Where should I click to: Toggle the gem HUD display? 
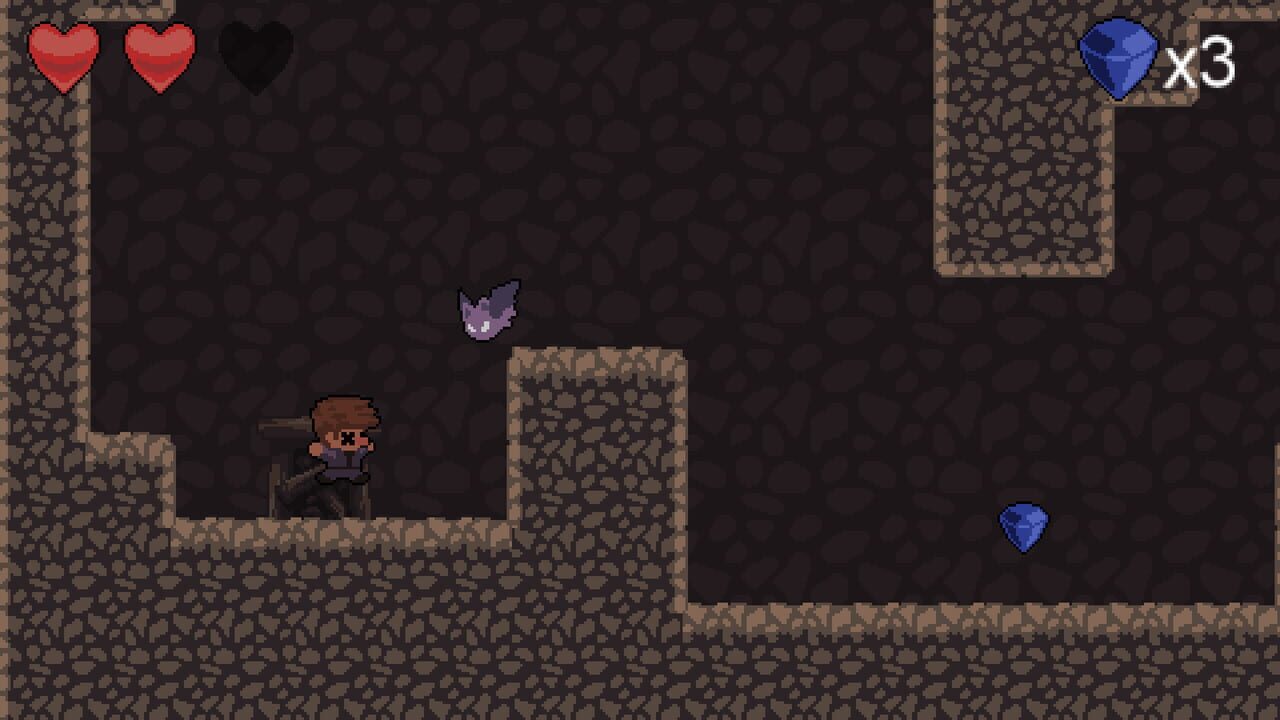click(x=1150, y=58)
